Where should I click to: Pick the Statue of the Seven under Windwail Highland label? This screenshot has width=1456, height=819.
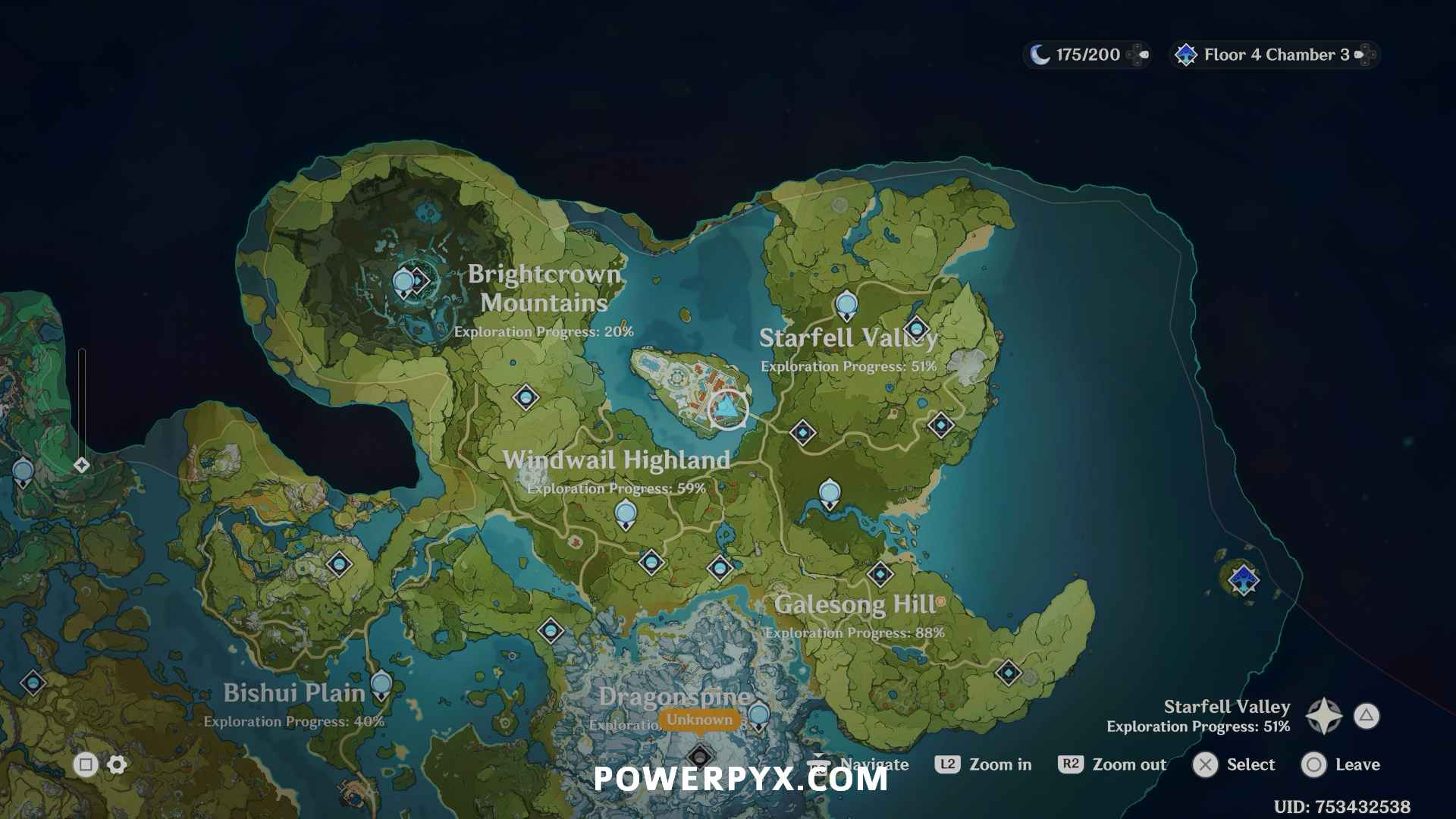point(626,514)
